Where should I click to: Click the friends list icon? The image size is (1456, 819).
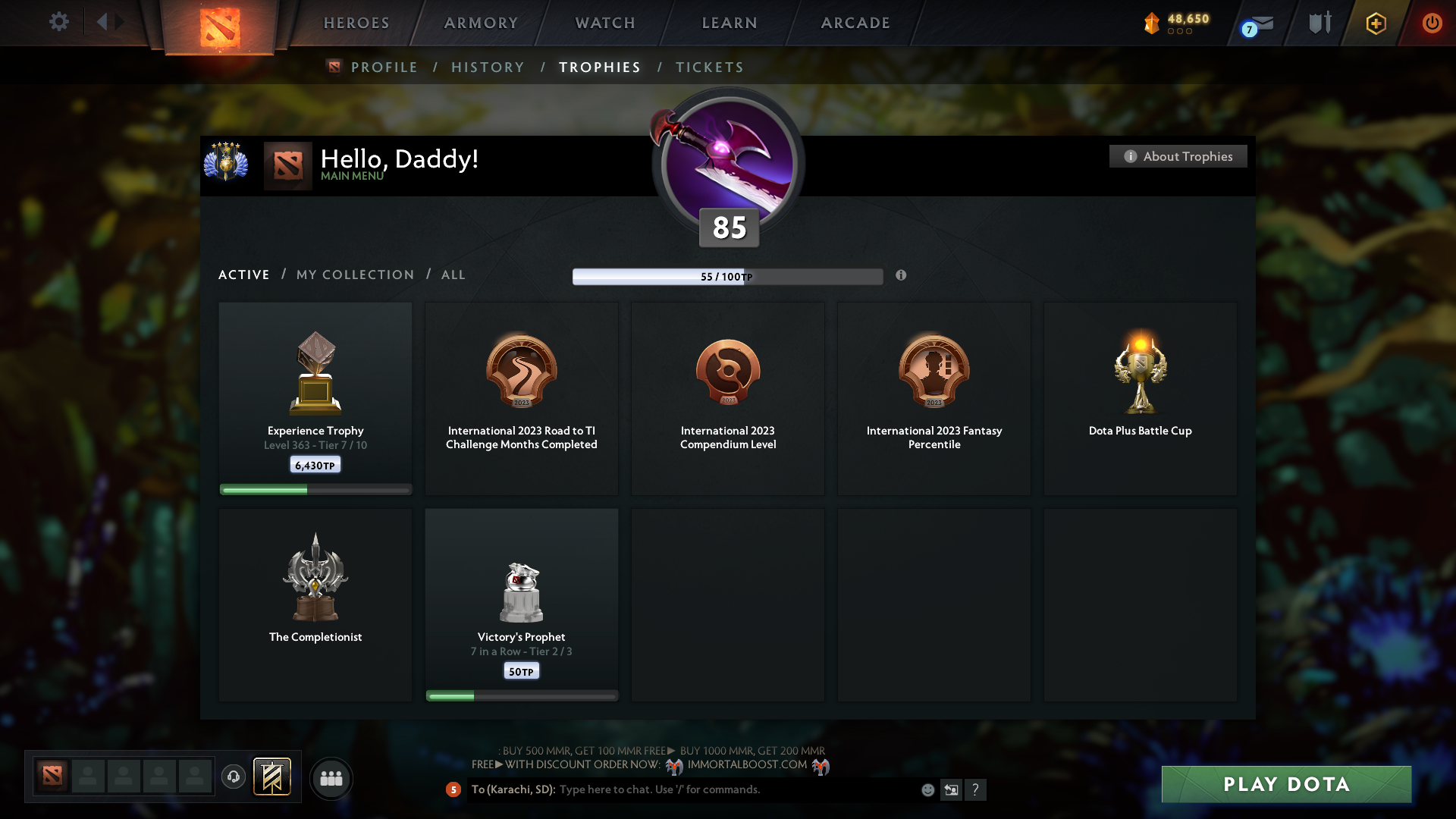[x=331, y=778]
